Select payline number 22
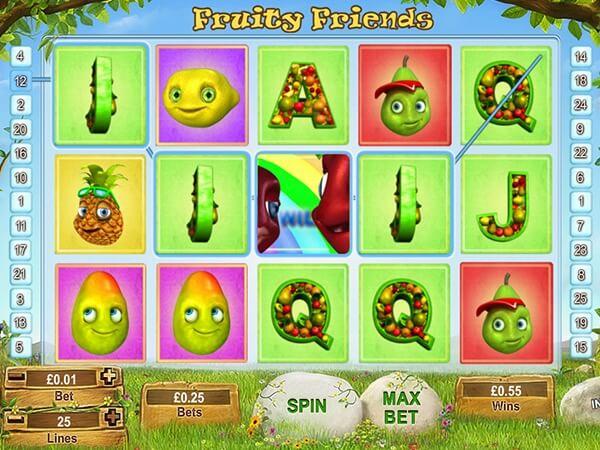 pos(580,152)
